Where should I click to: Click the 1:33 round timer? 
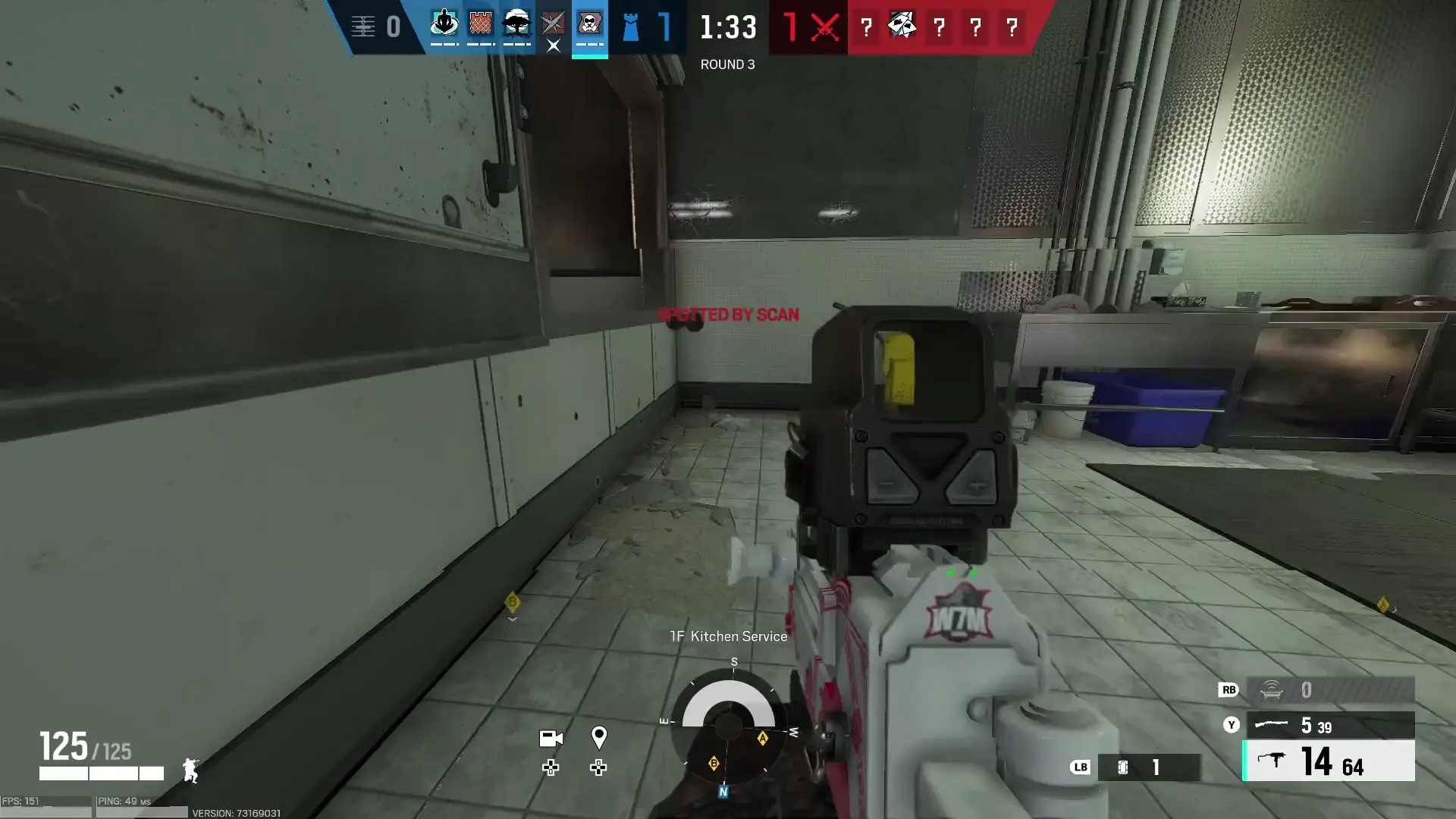727,28
